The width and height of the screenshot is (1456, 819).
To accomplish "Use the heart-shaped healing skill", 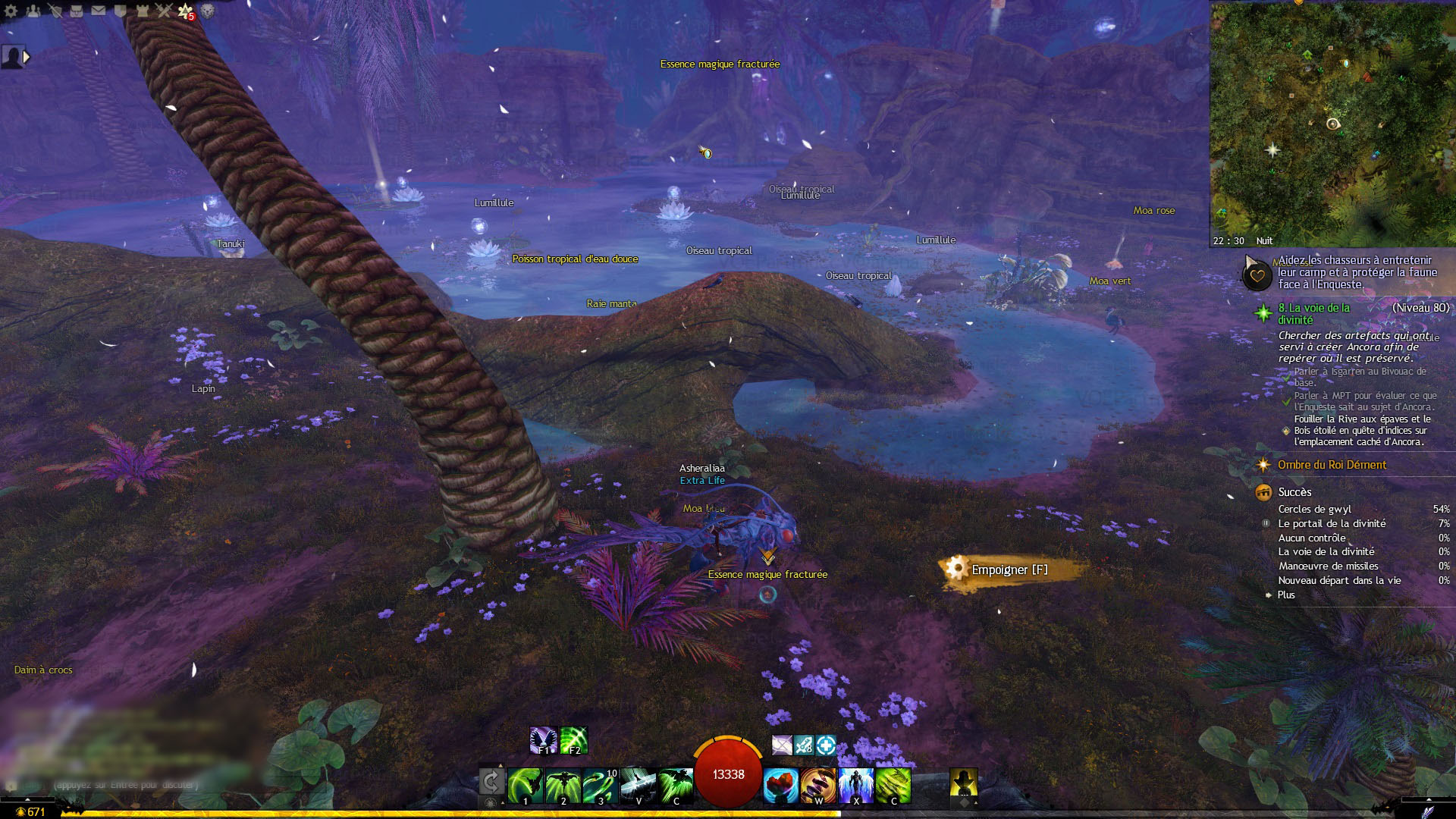I will (x=780, y=786).
